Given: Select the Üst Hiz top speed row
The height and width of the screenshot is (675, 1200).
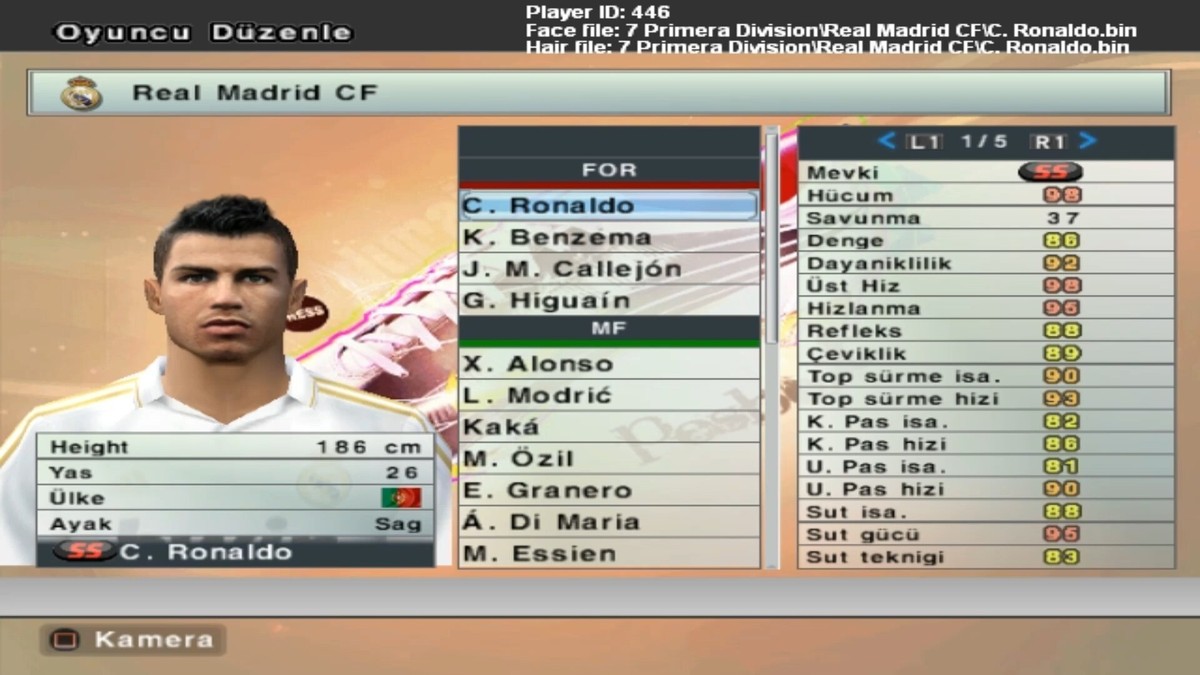Looking at the screenshot, I should (985, 286).
